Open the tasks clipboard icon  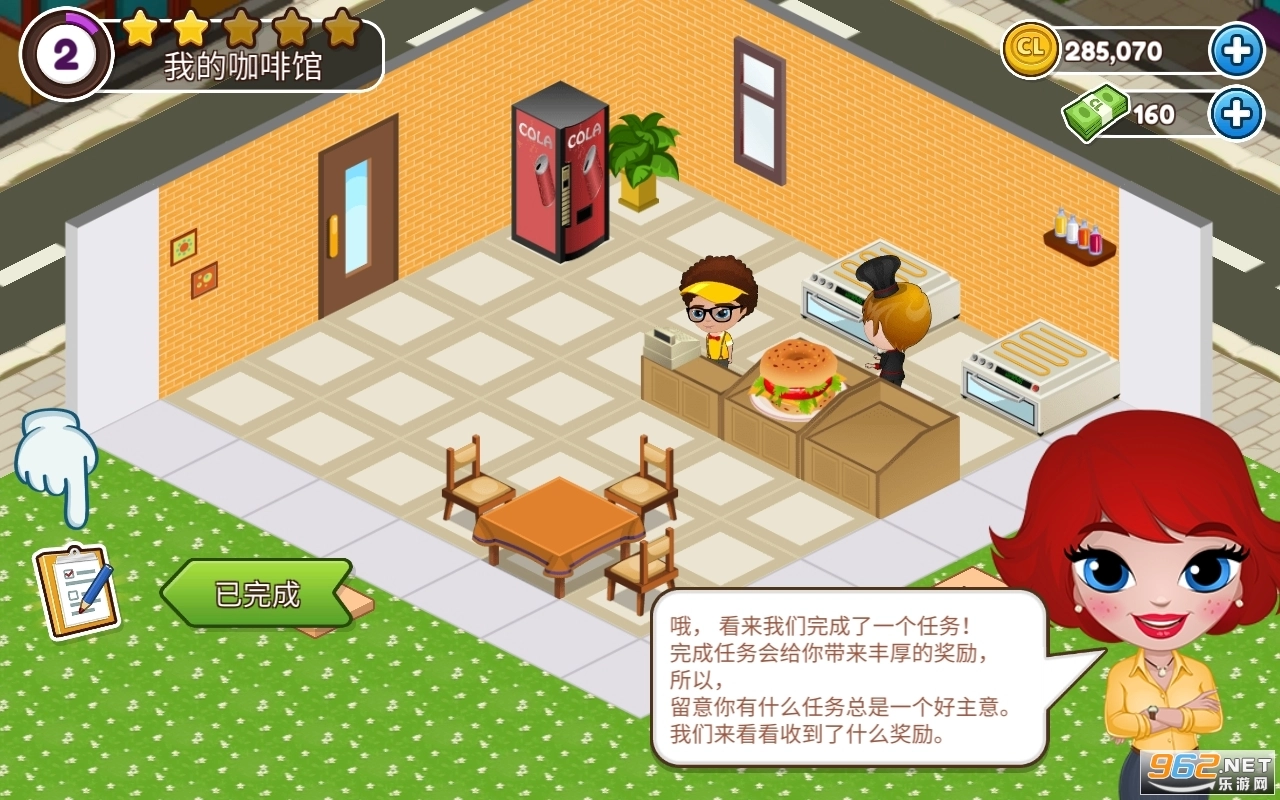[x=78, y=590]
